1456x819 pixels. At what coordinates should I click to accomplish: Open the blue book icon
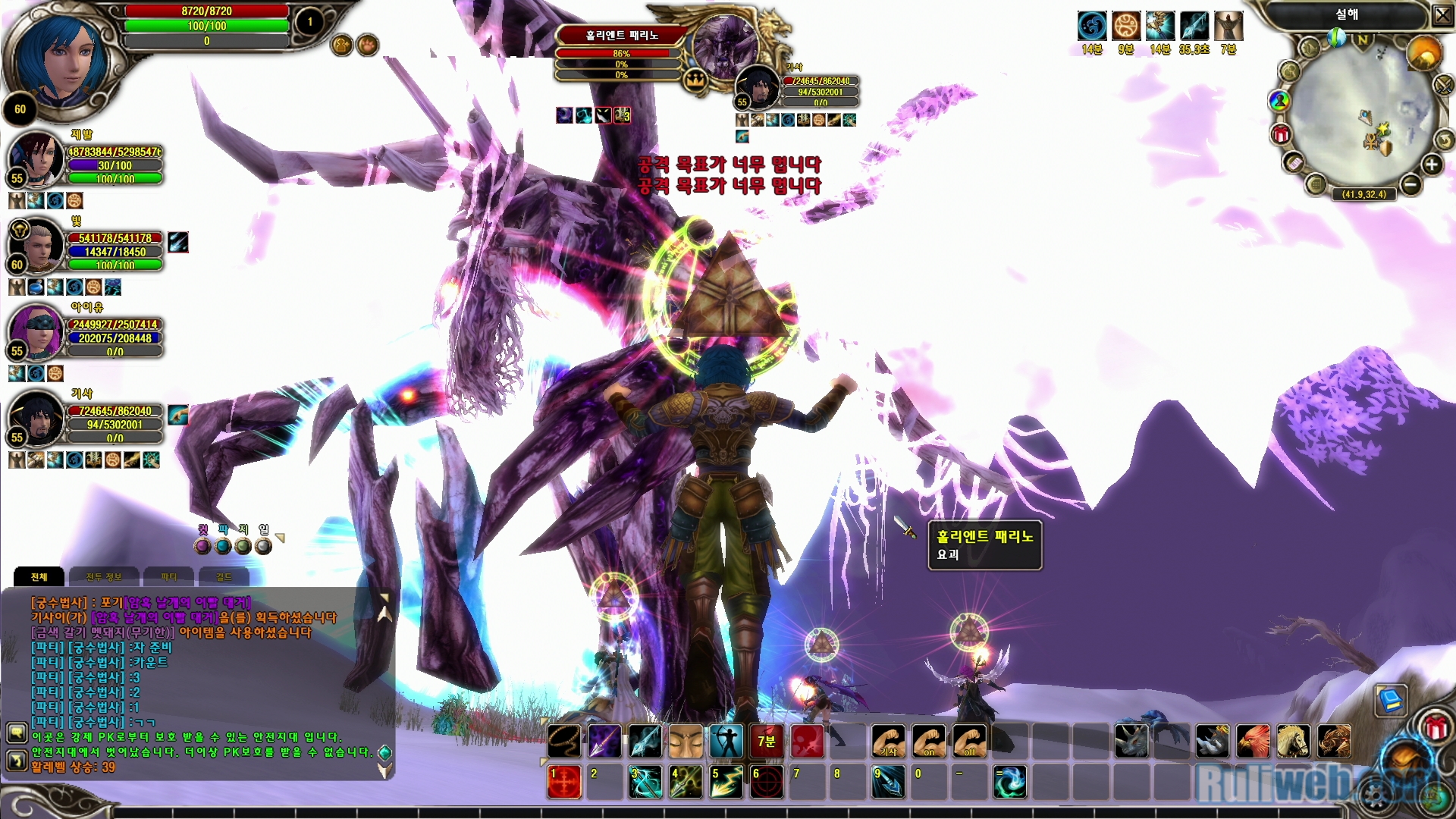tap(1391, 700)
